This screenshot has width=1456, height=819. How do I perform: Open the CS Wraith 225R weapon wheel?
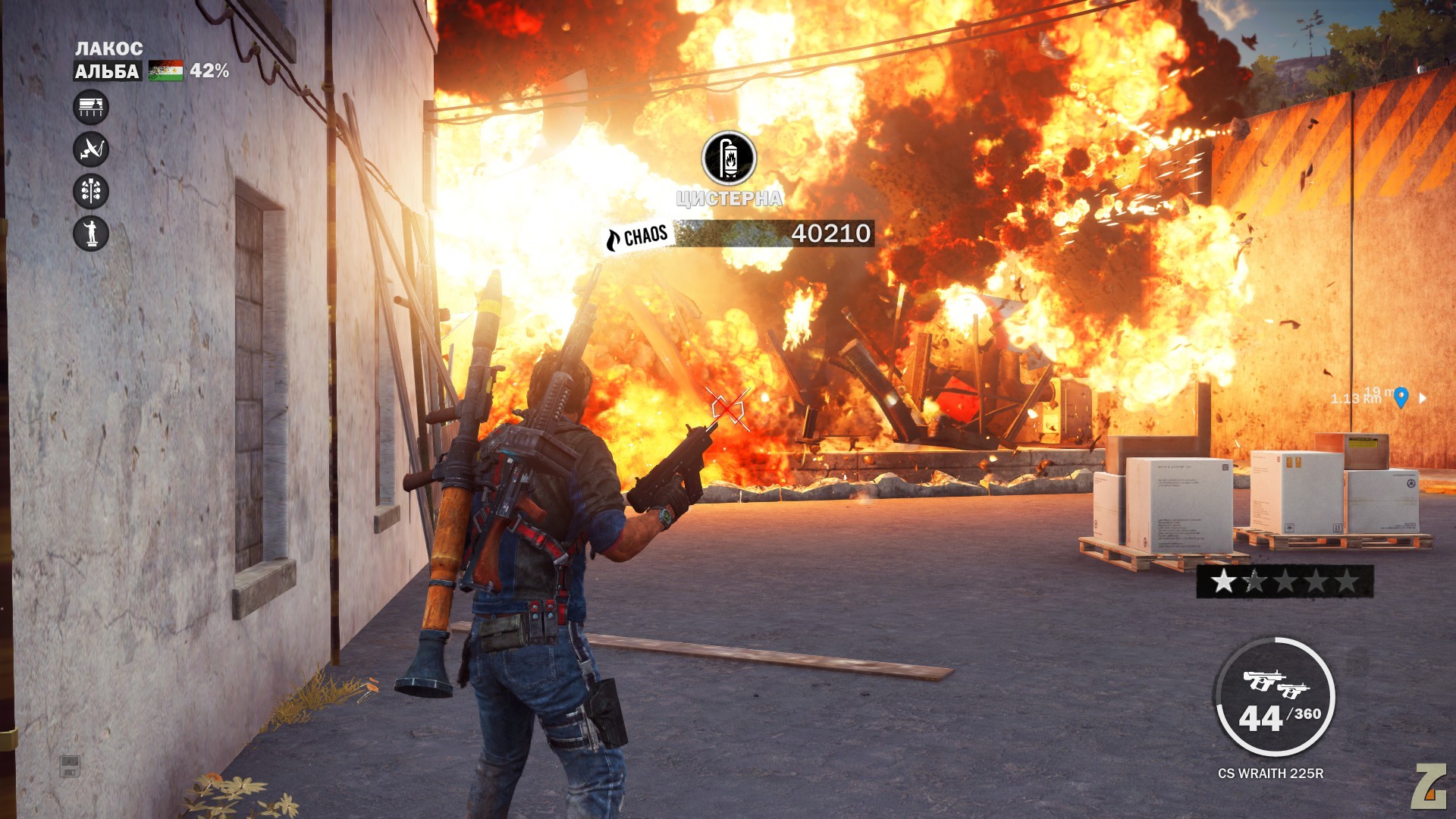(1276, 698)
